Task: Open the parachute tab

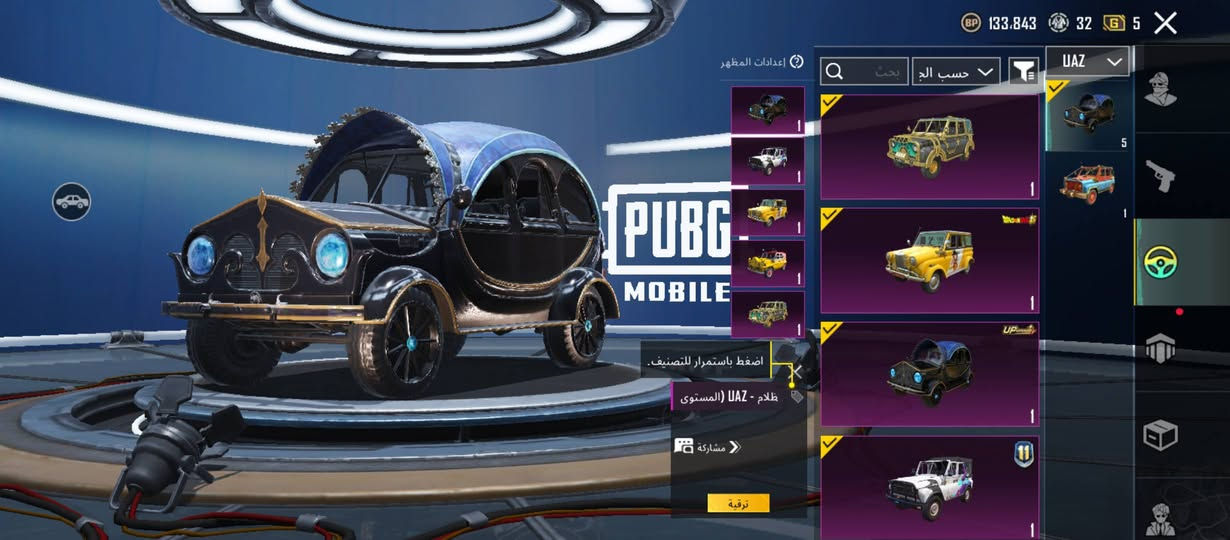Action: [x=1161, y=349]
